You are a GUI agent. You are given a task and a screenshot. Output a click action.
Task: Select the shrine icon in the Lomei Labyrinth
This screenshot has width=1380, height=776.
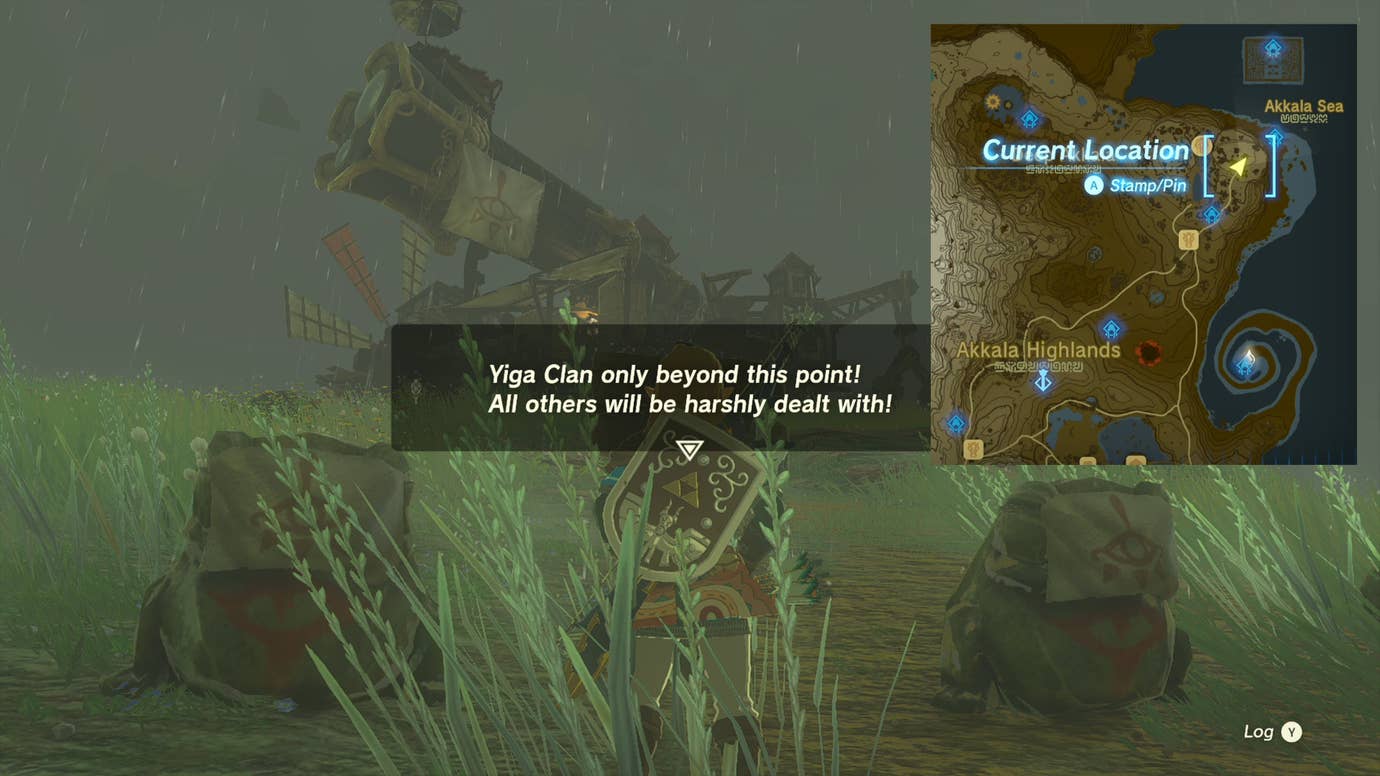pos(1273,46)
